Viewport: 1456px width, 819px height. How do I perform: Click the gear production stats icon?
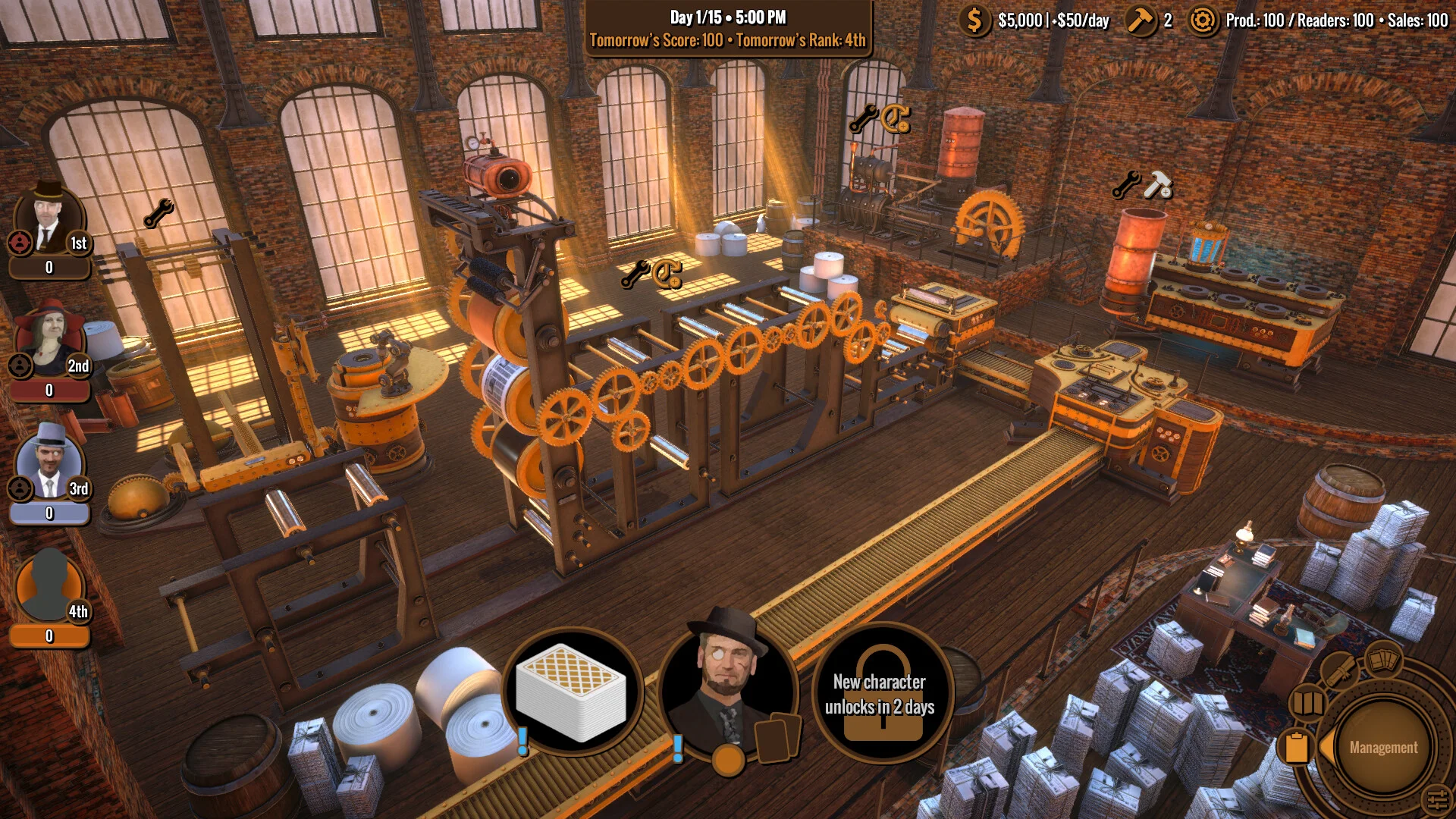point(1202,20)
